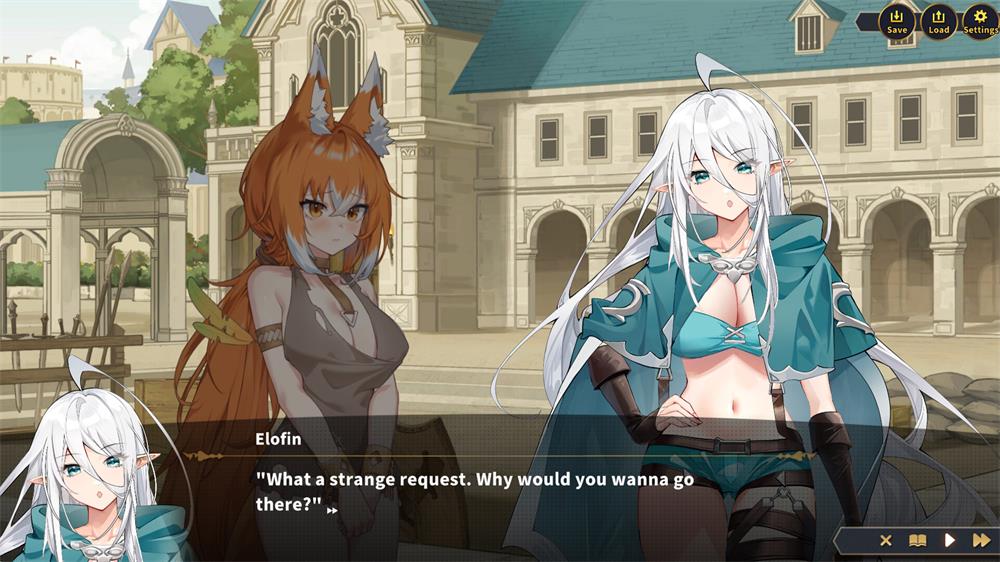Fast-forward dialogue with the double-arrow button
The image size is (1000, 562).
click(981, 540)
